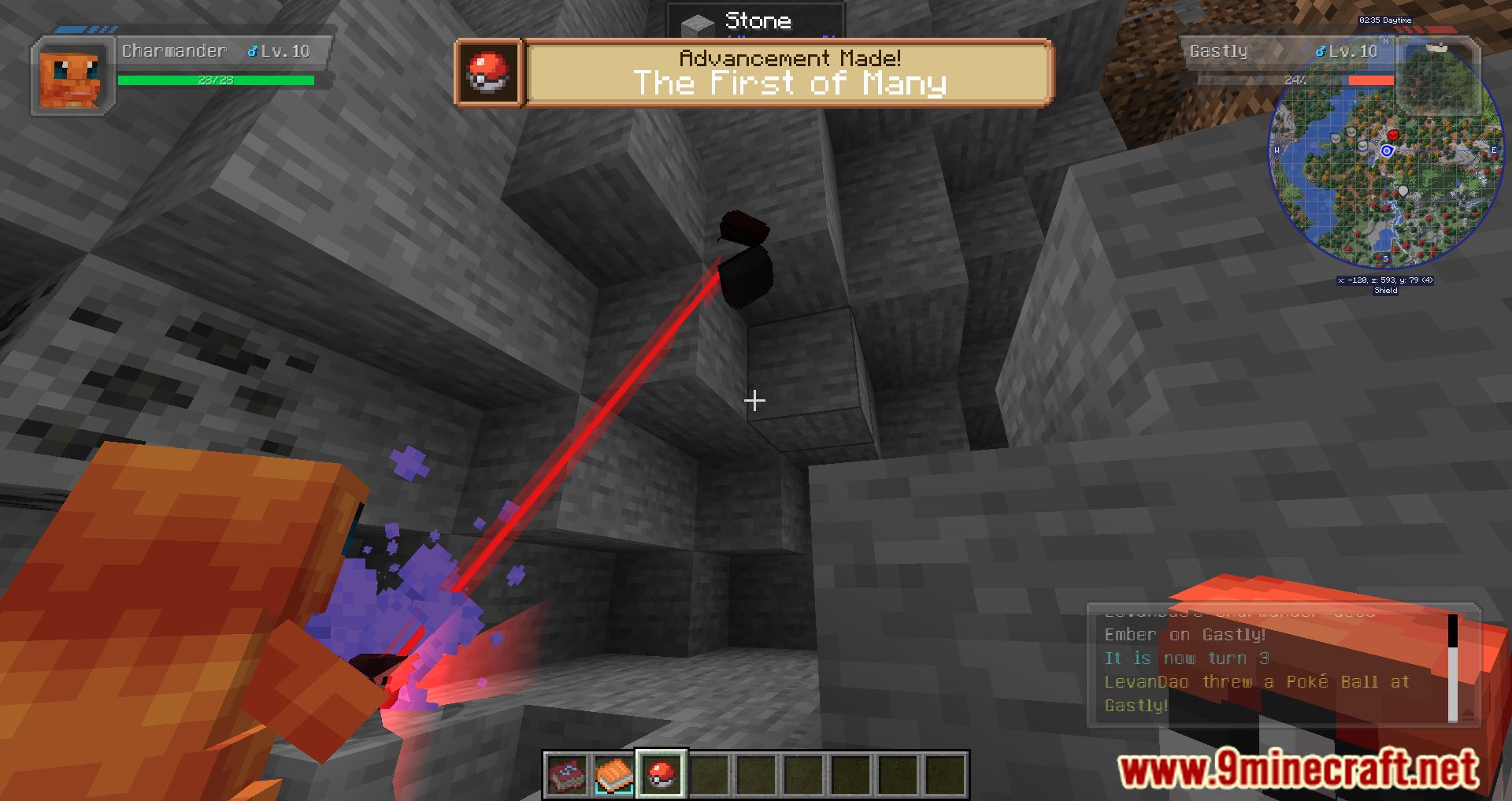Click the battle log message panel

click(x=1268, y=668)
